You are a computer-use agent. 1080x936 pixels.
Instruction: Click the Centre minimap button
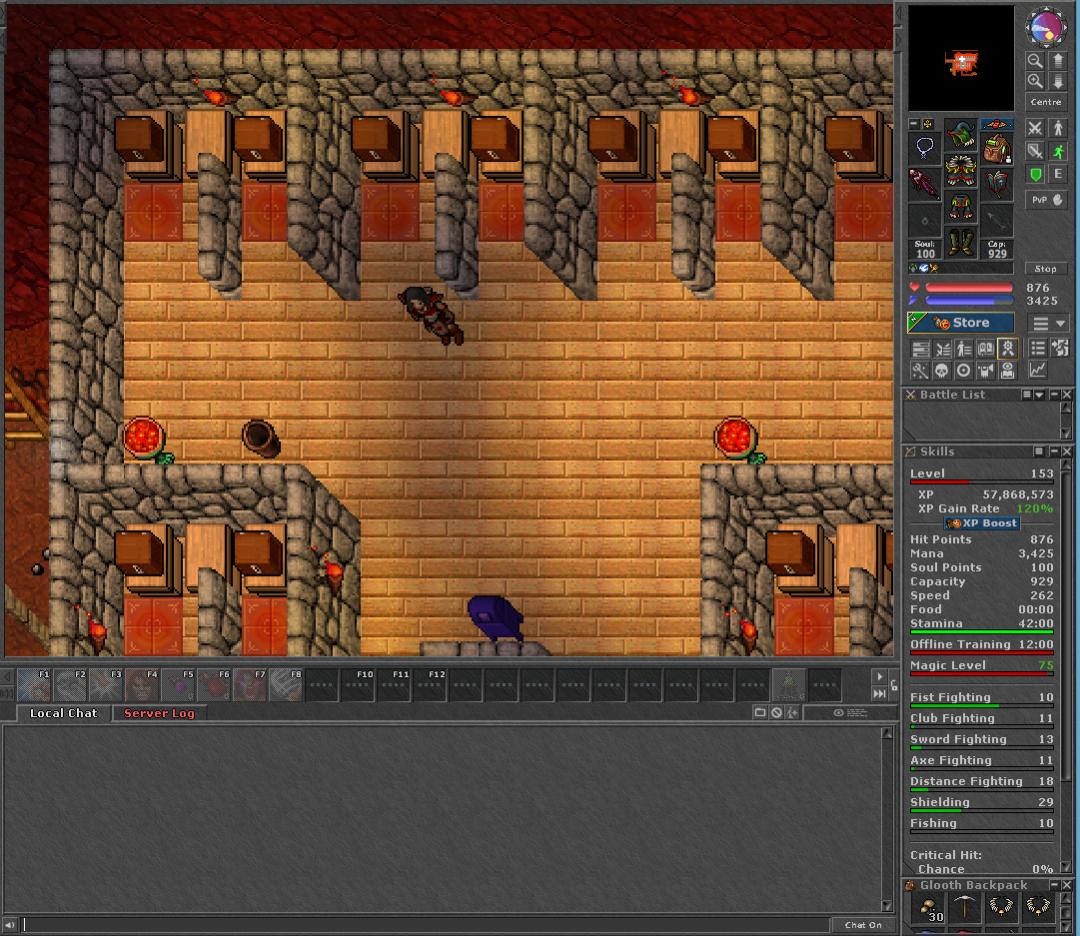pos(1045,102)
